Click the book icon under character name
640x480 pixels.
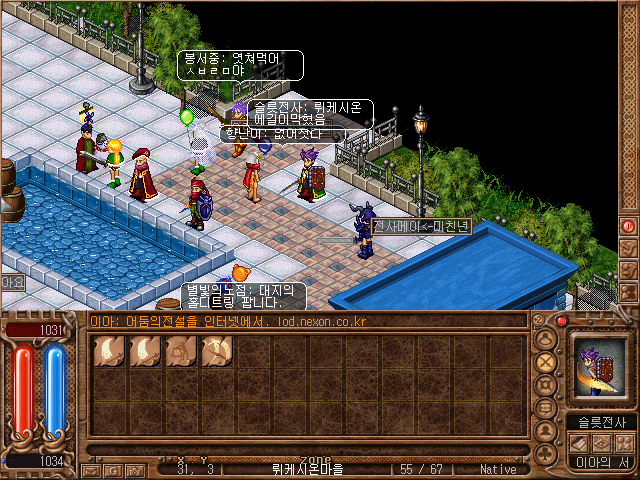(580, 441)
